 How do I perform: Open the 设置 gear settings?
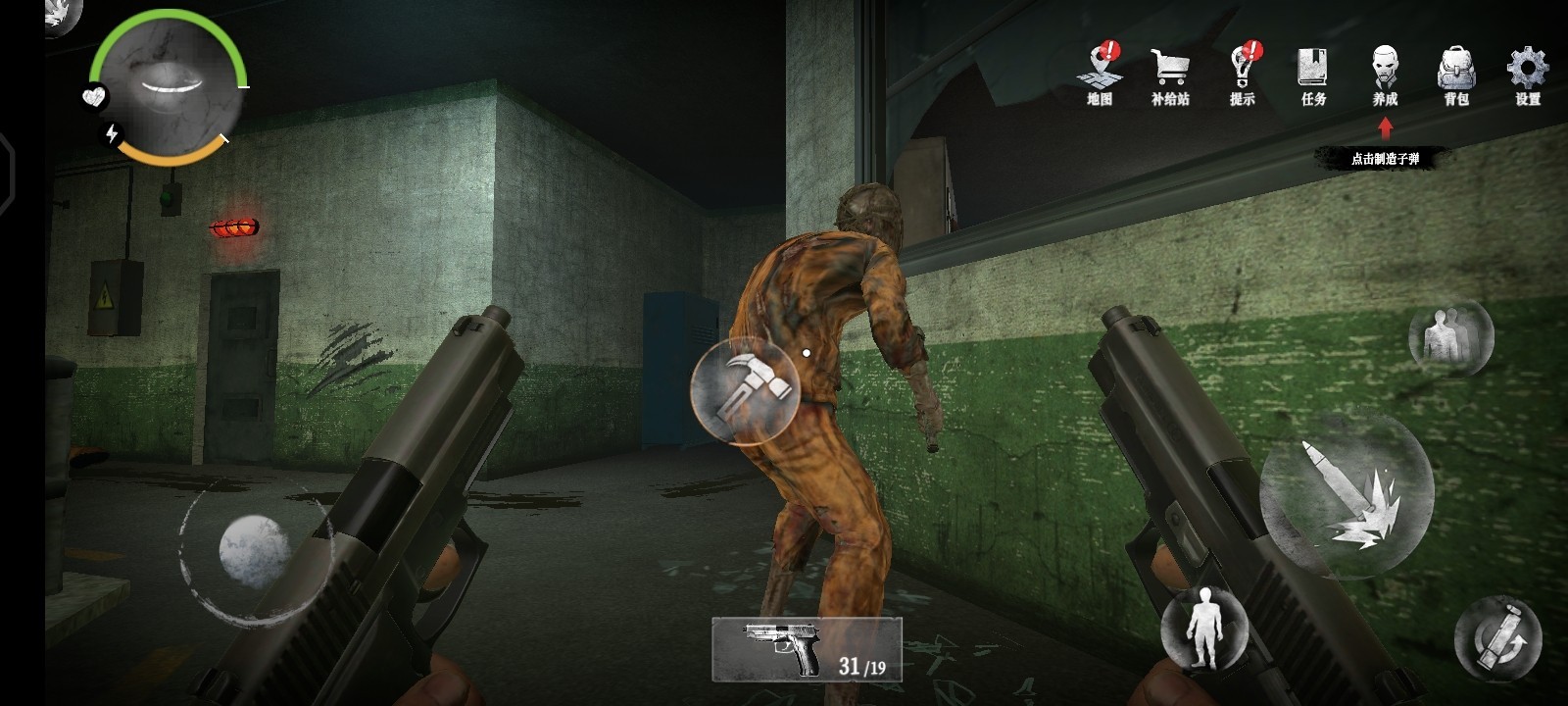(x=1528, y=73)
